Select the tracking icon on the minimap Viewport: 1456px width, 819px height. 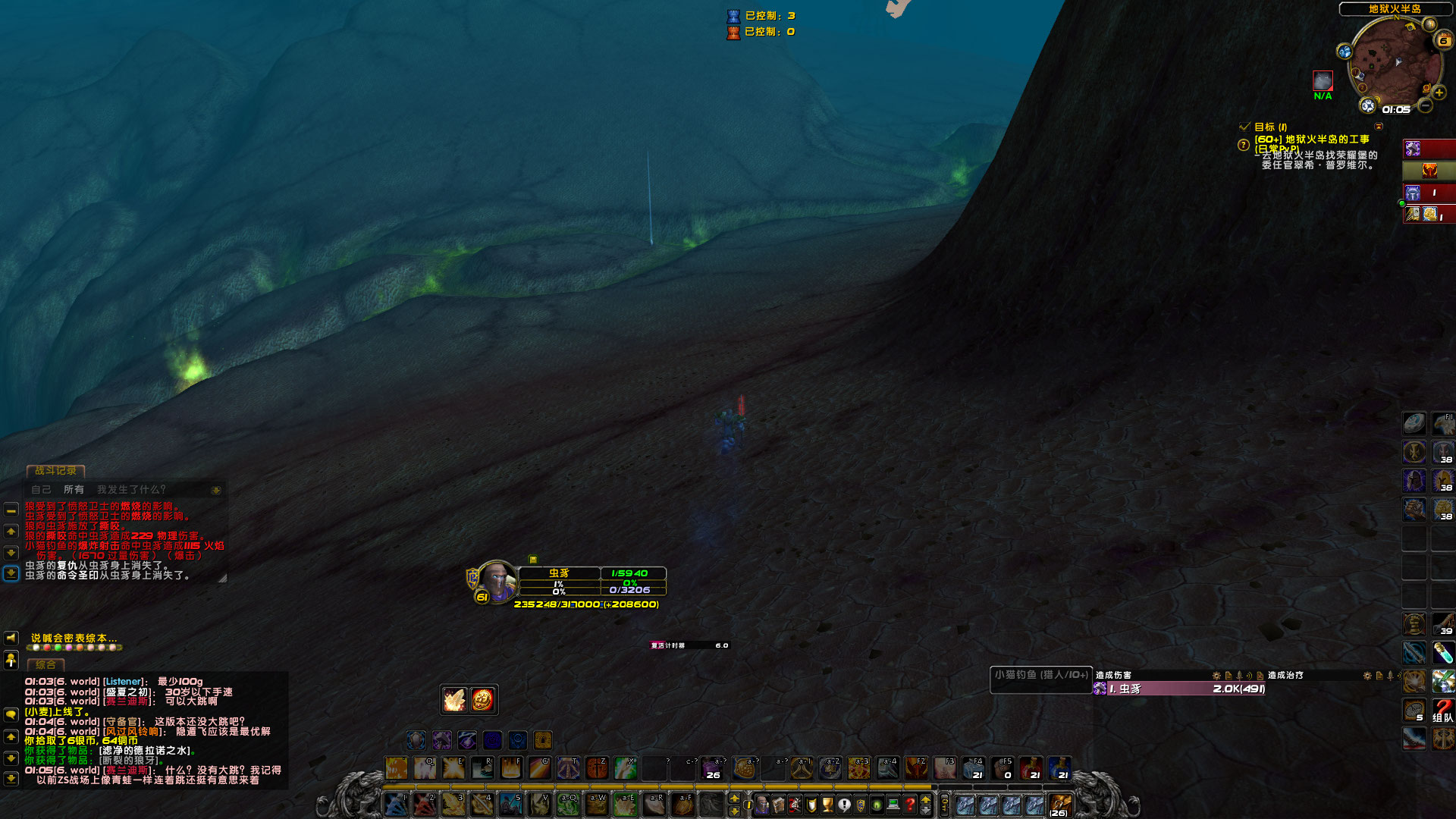pyautogui.click(x=1344, y=51)
